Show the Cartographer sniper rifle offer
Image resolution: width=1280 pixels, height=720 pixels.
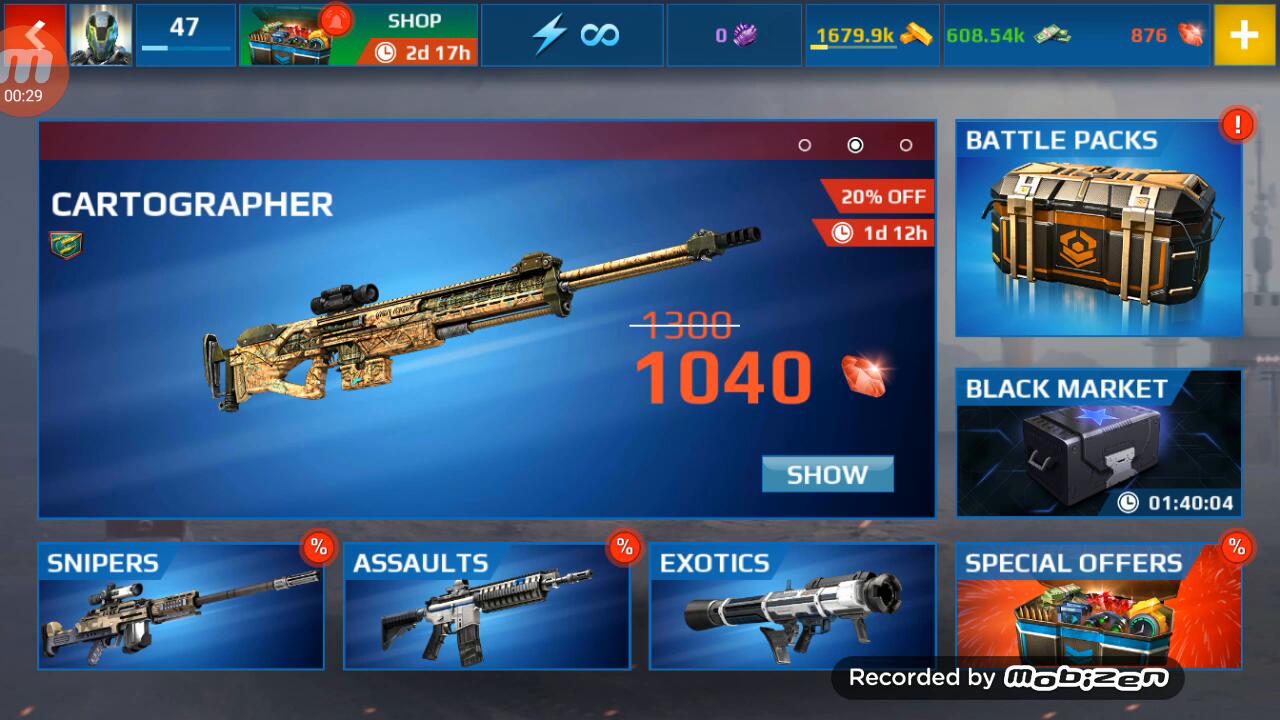coord(827,475)
